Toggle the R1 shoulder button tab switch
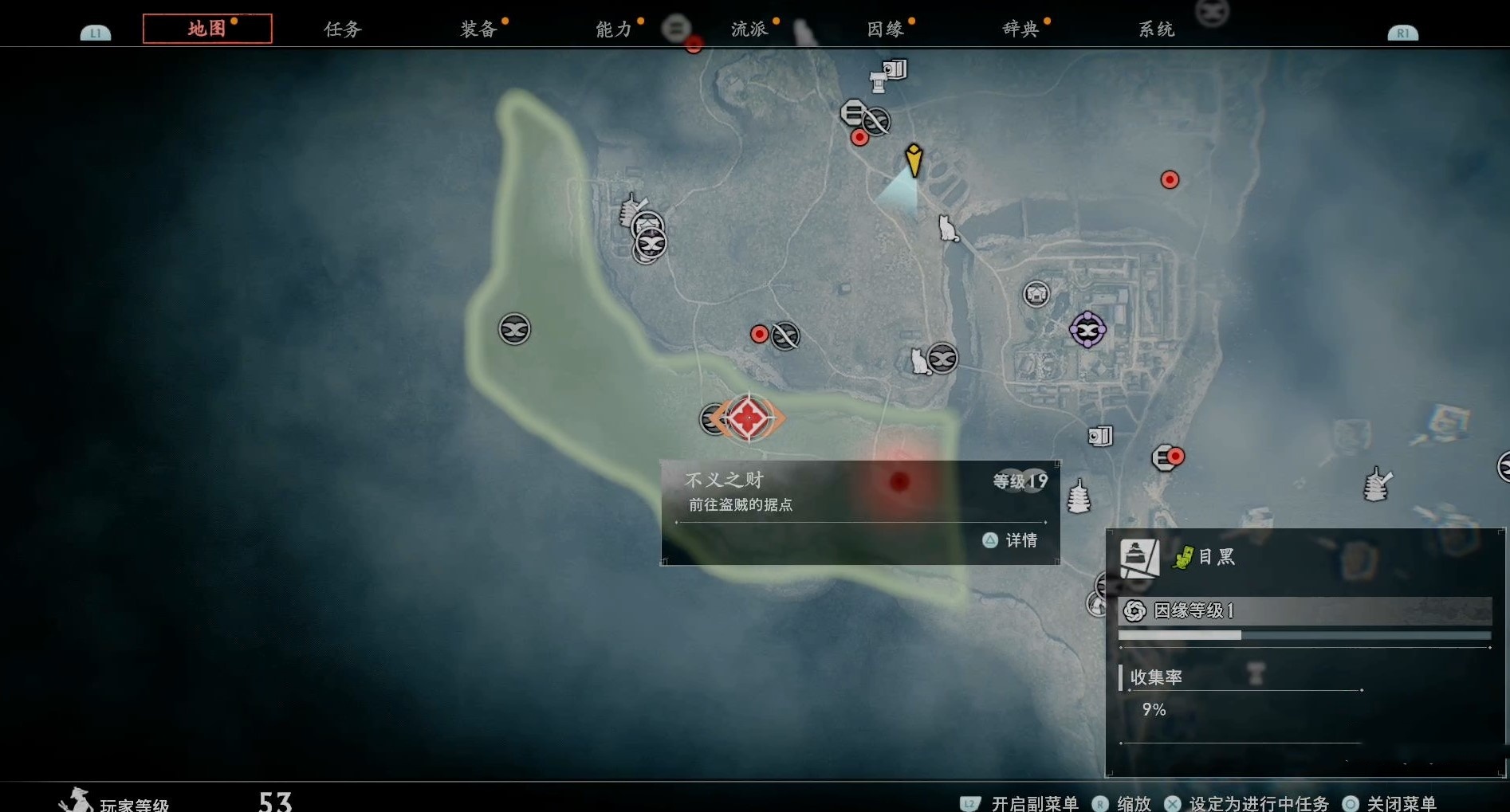Viewport: 1510px width, 812px height. coord(1403,32)
